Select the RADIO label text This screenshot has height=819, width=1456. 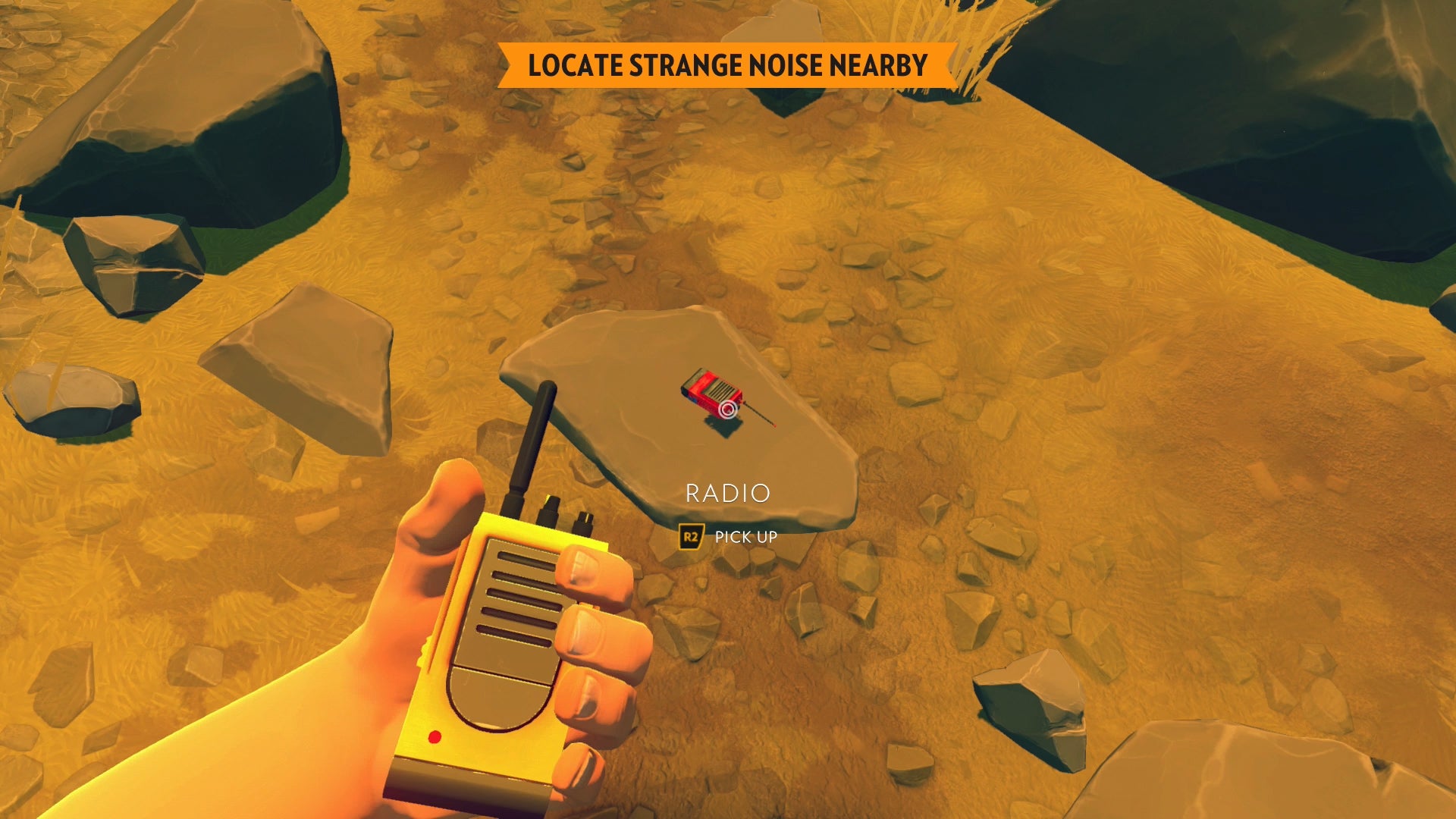point(728,493)
